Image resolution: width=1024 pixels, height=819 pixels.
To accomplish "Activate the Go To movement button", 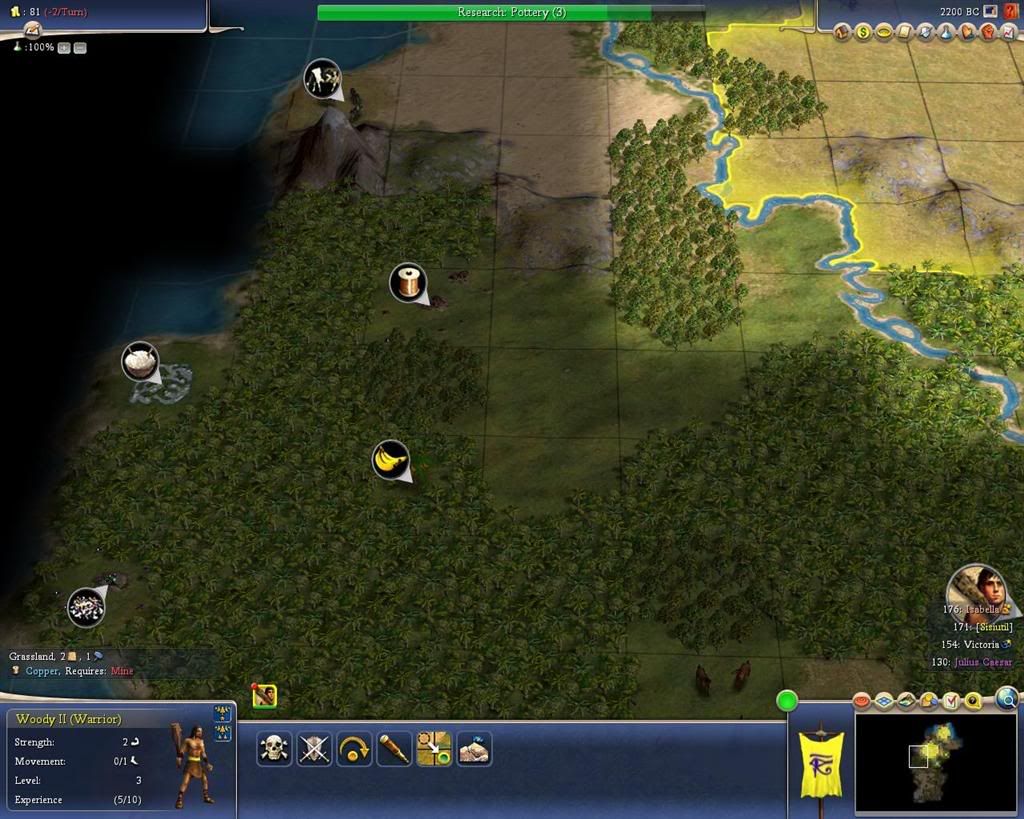I will pyautogui.click(x=434, y=749).
